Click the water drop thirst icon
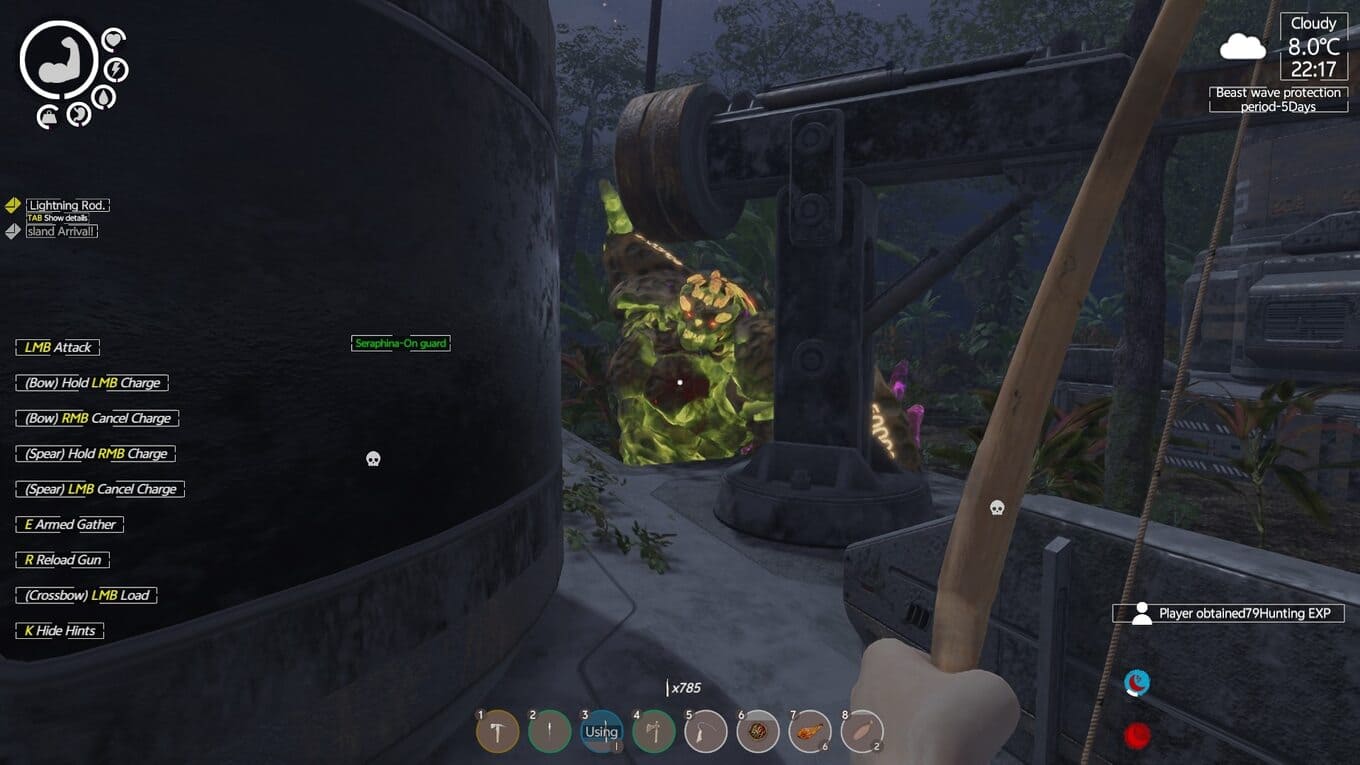This screenshot has width=1360, height=765. coord(103,96)
